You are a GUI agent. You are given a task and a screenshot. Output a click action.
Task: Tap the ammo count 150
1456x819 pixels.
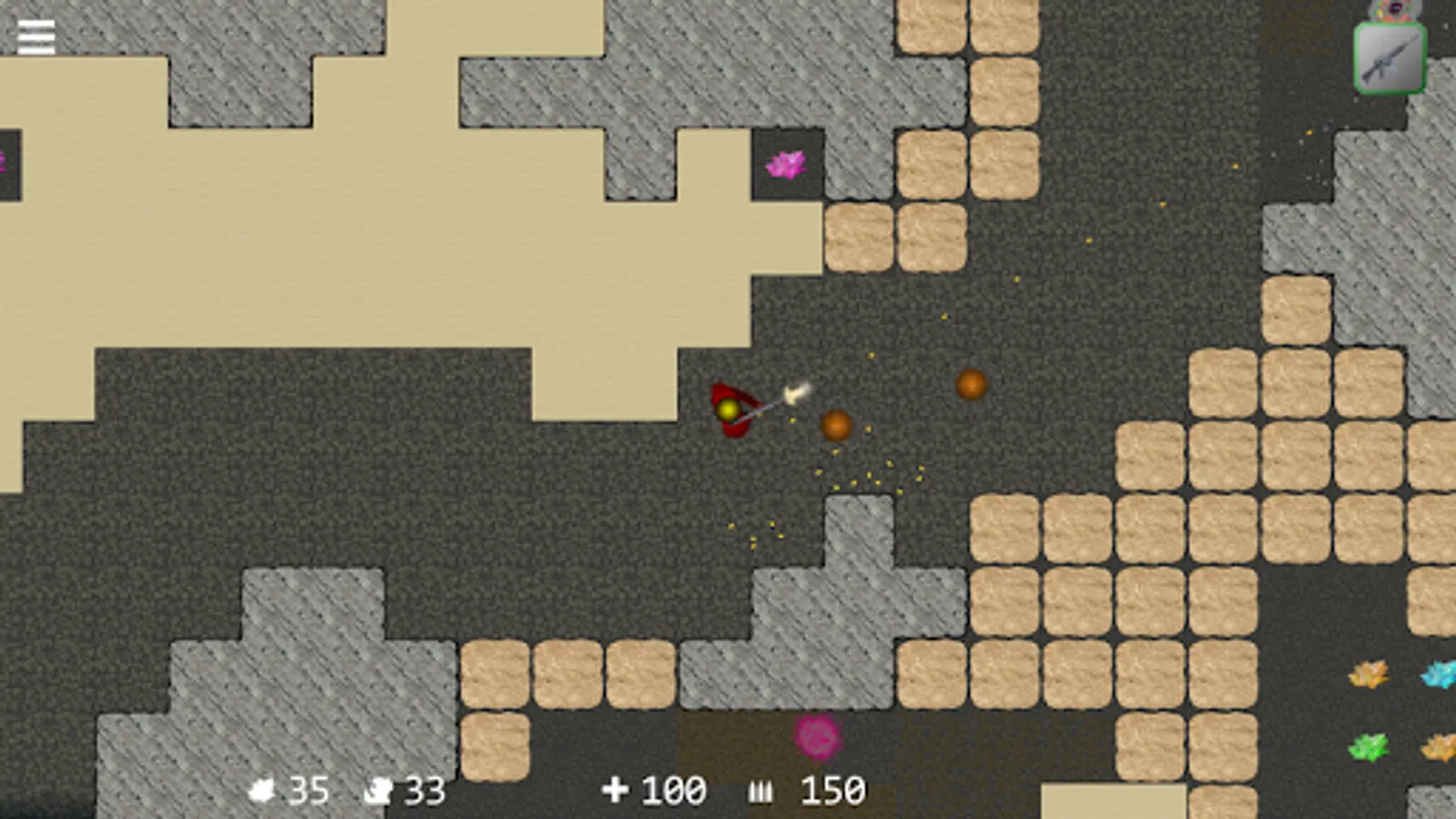[833, 788]
